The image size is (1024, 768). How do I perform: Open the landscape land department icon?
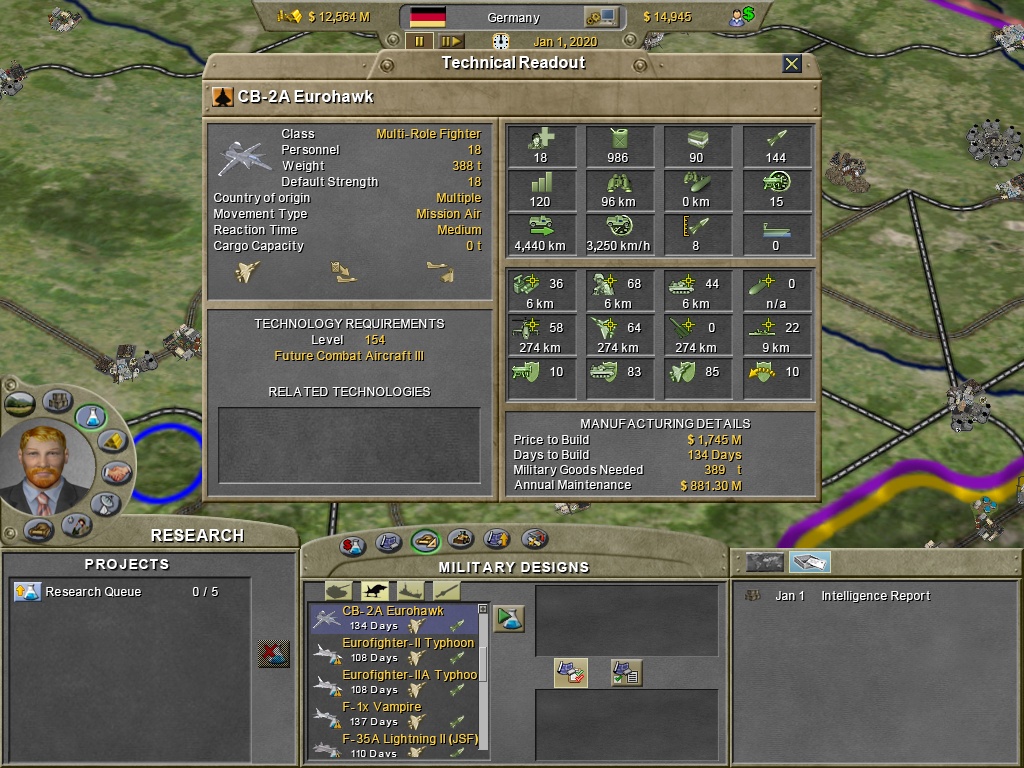[20, 404]
